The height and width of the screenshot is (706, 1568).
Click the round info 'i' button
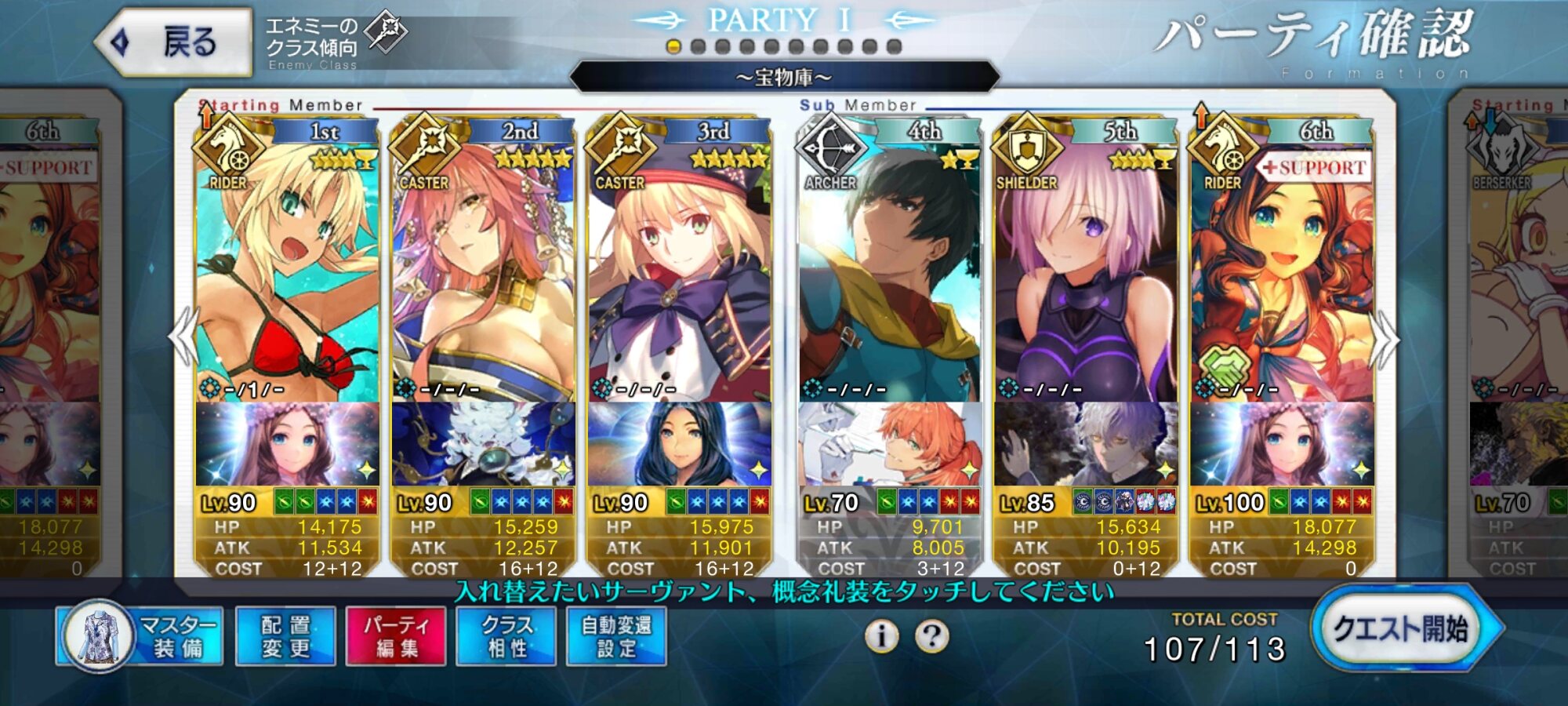click(882, 636)
